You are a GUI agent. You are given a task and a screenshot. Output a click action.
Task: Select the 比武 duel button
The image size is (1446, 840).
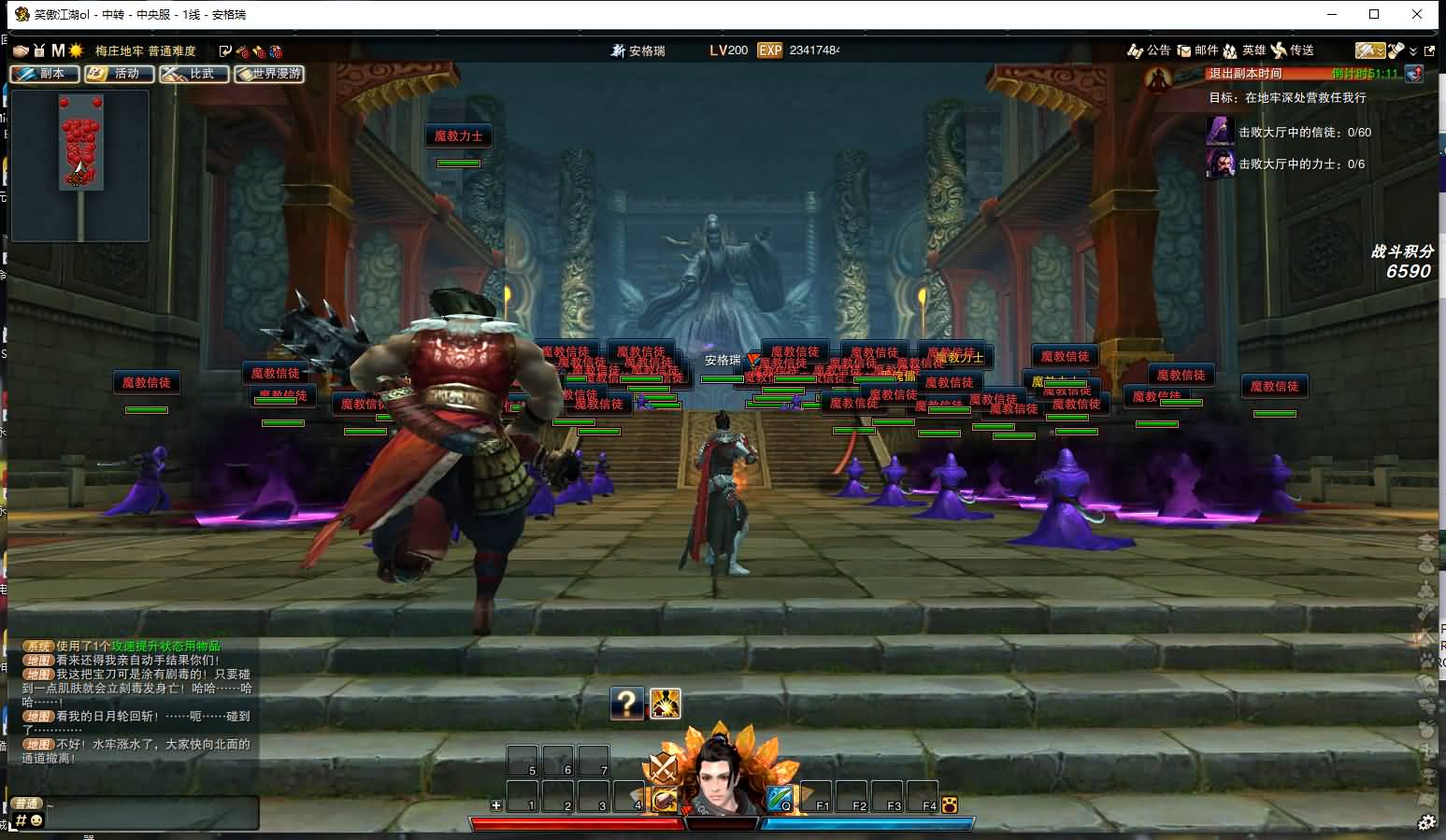coord(193,74)
